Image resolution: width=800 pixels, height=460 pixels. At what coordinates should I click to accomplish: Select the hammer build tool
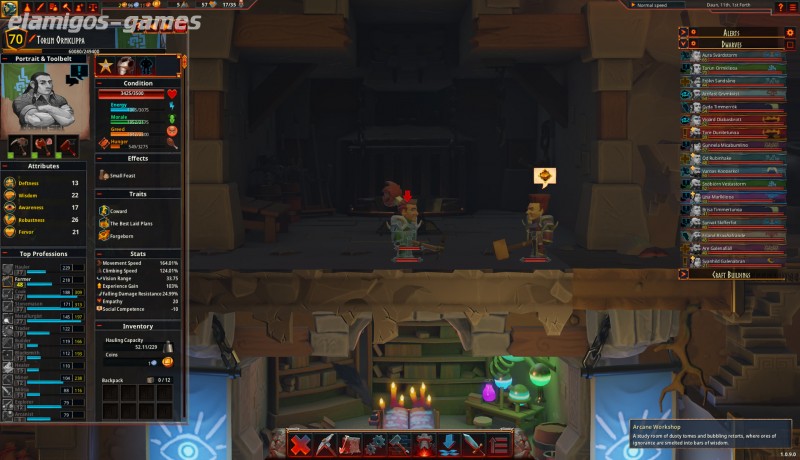[399, 444]
